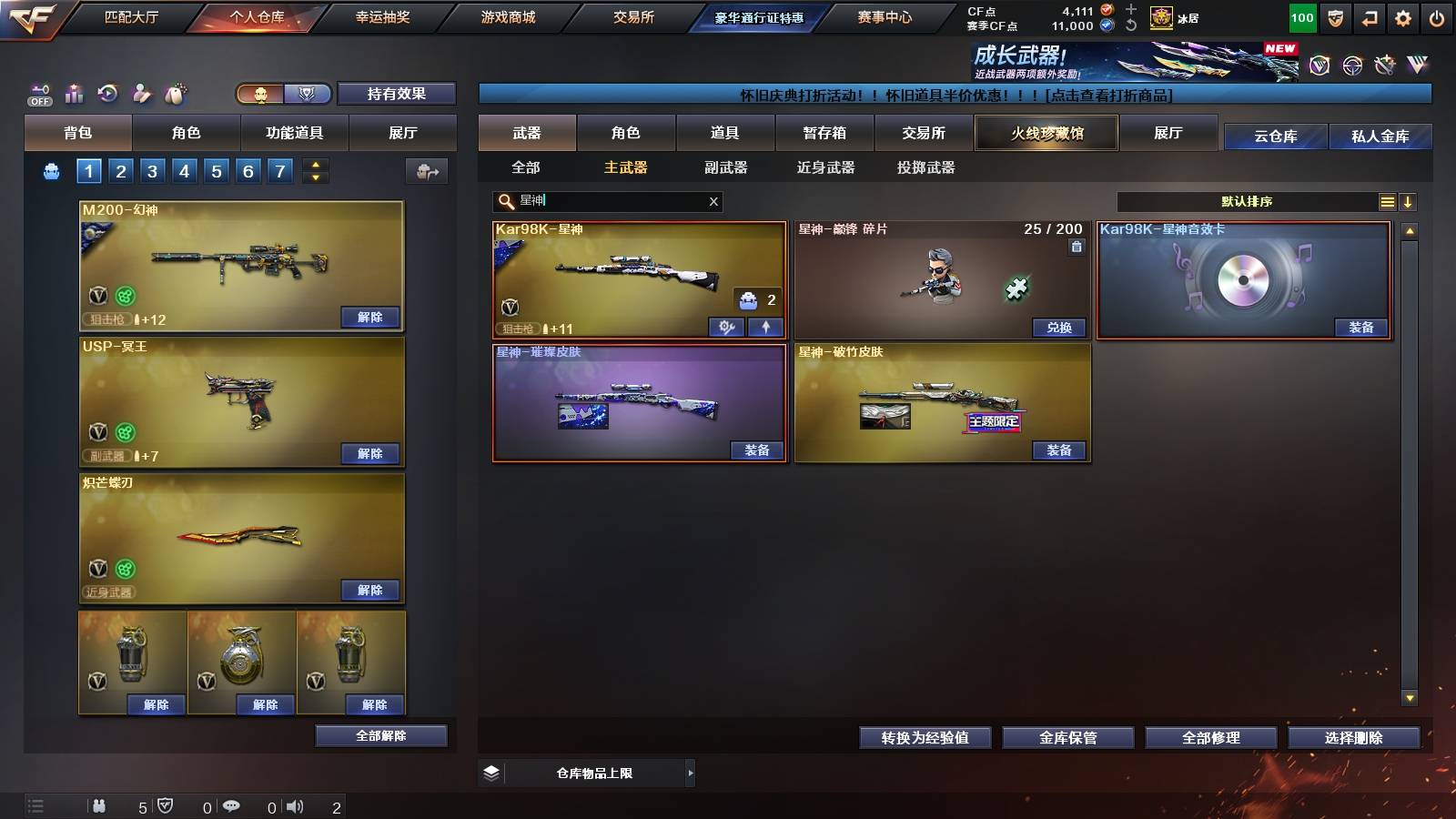The height and width of the screenshot is (819, 1456).
Task: Open the chat bubble icon in the status bar
Action: coord(233,806)
